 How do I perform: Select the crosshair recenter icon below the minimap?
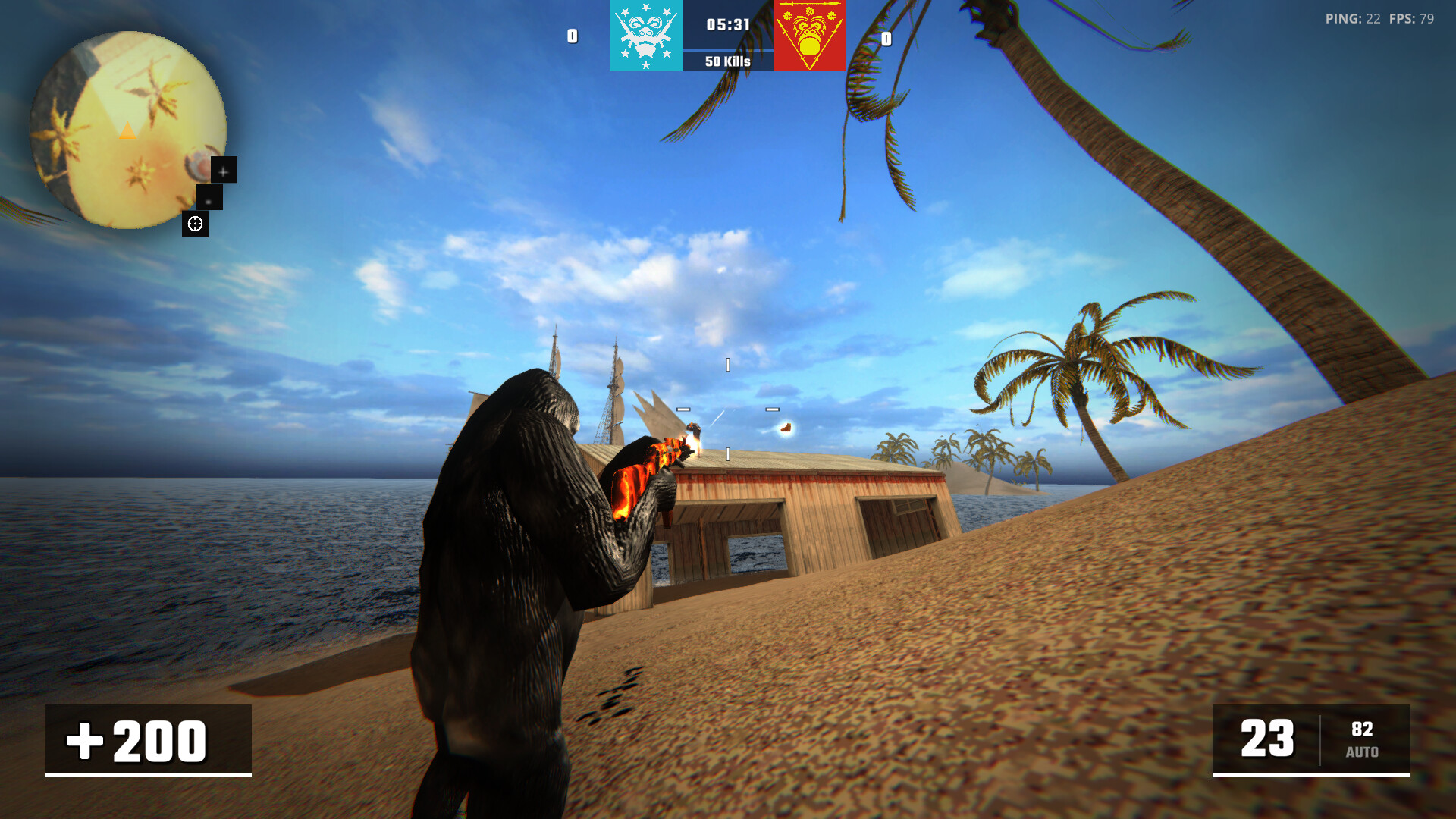click(x=196, y=223)
